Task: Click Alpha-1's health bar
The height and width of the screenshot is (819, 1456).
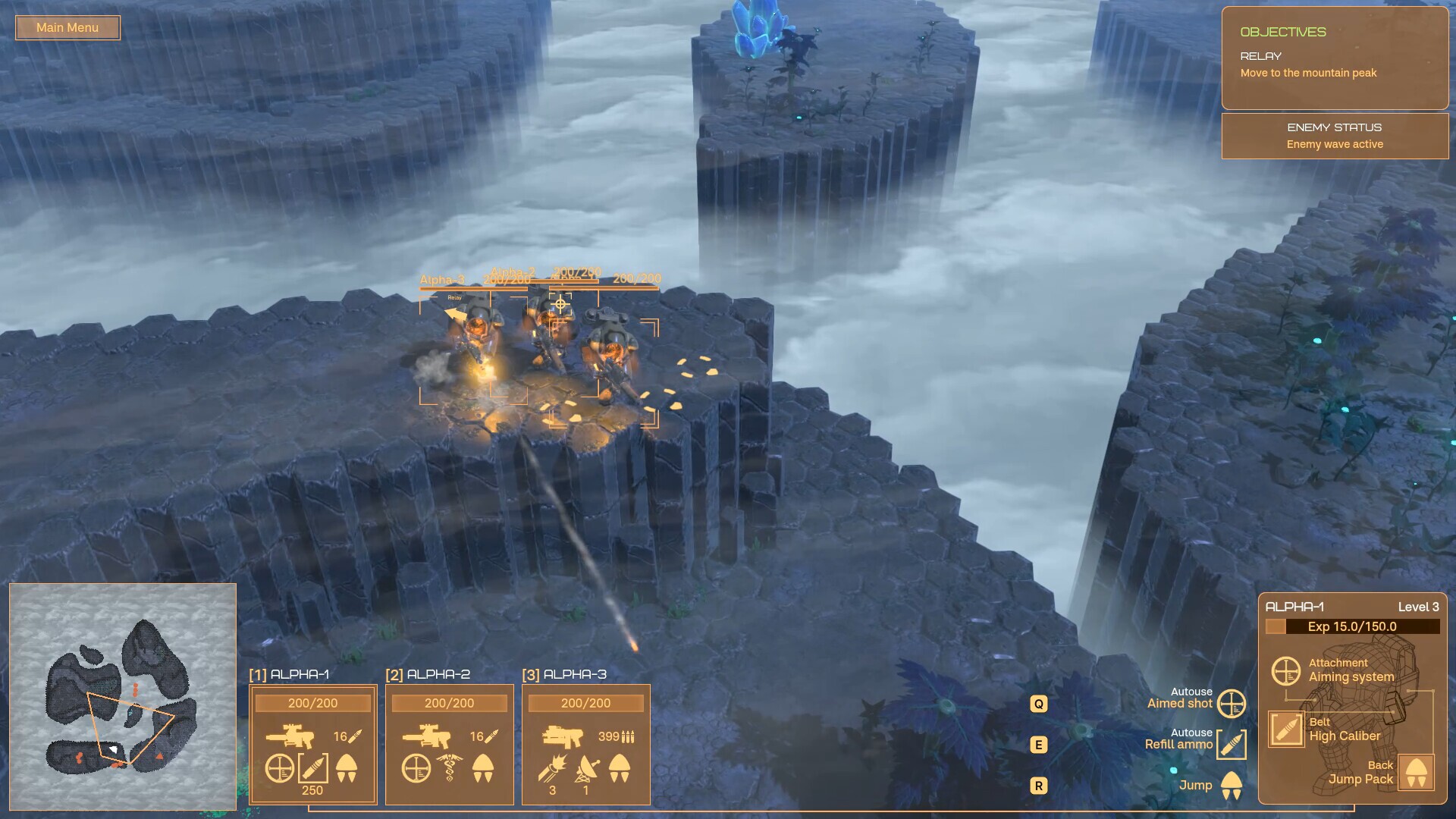Action: 312,703
